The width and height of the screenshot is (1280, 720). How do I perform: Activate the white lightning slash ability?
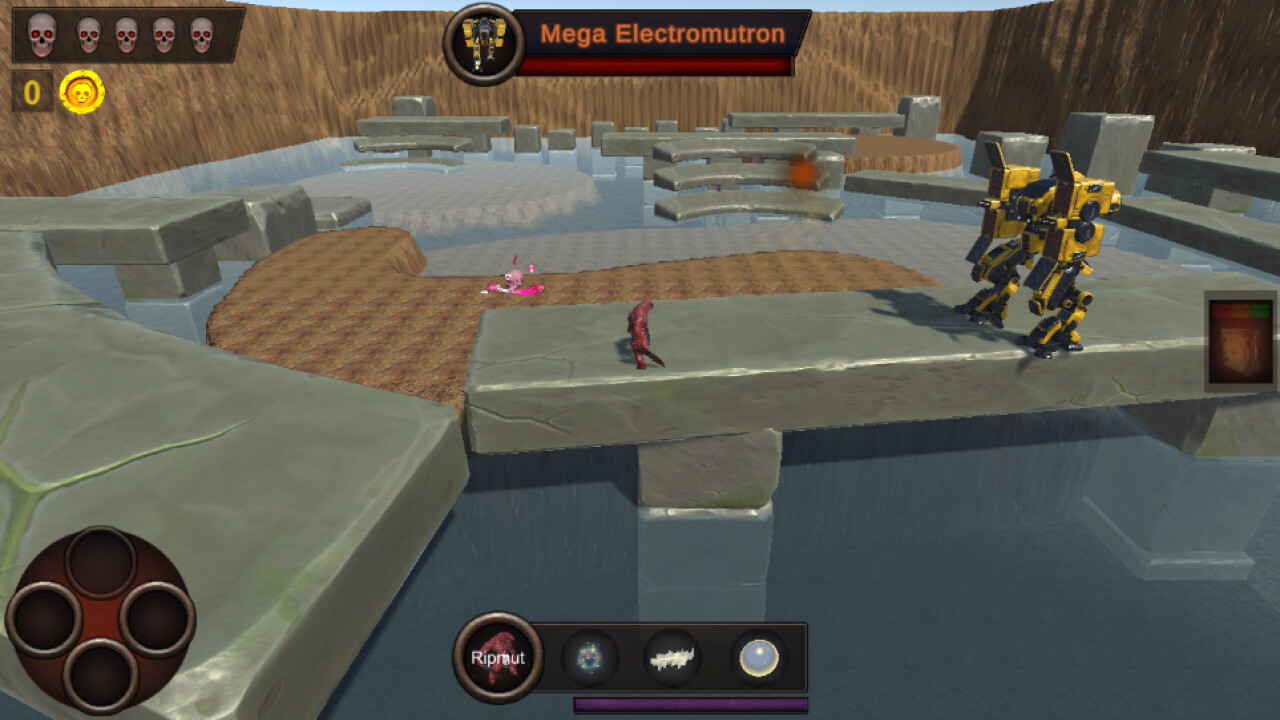point(672,658)
